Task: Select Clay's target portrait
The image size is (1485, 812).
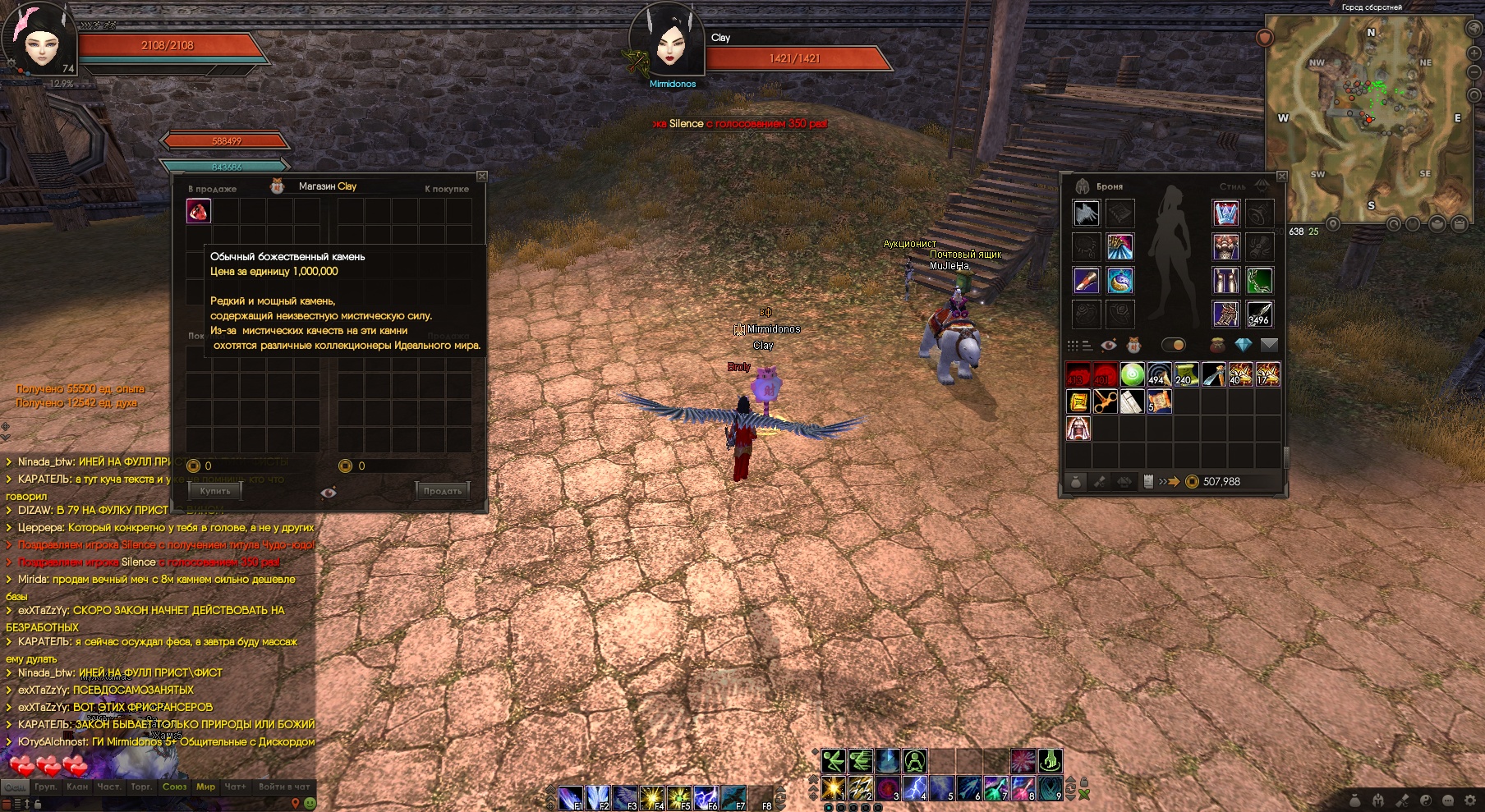Action: click(x=669, y=41)
